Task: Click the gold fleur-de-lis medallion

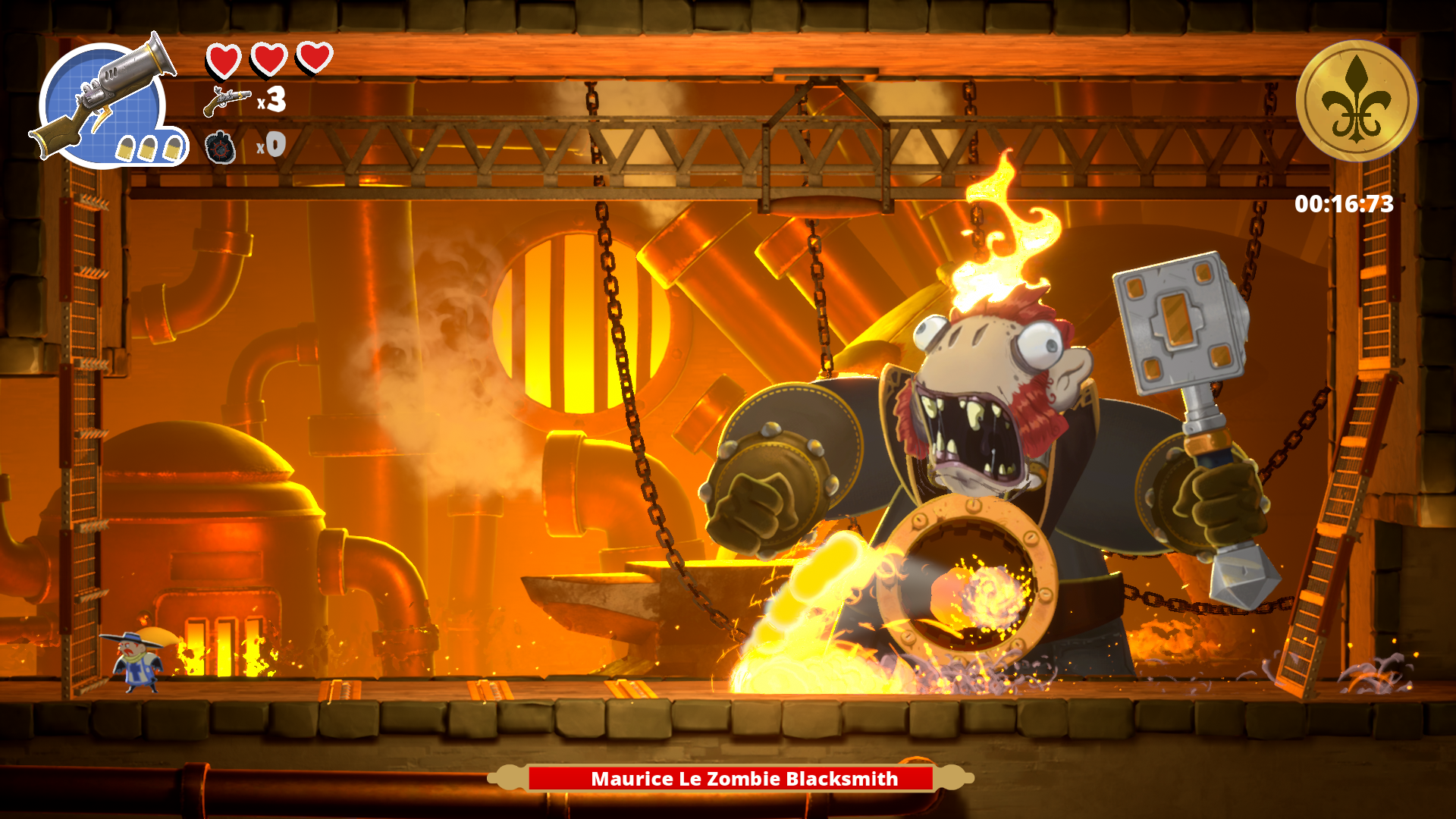Action: click(1356, 101)
